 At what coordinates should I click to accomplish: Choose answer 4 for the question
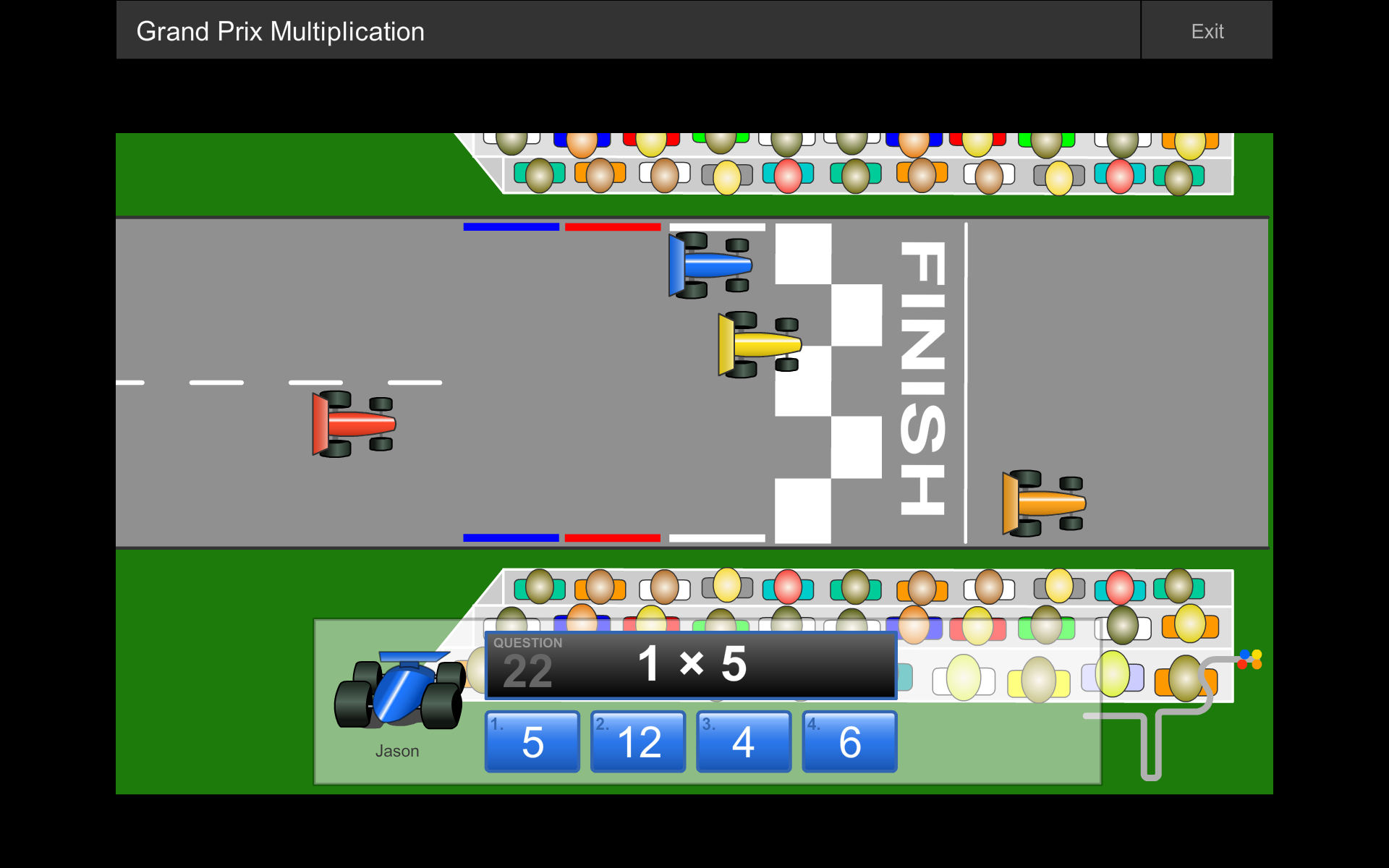pyautogui.click(x=743, y=741)
